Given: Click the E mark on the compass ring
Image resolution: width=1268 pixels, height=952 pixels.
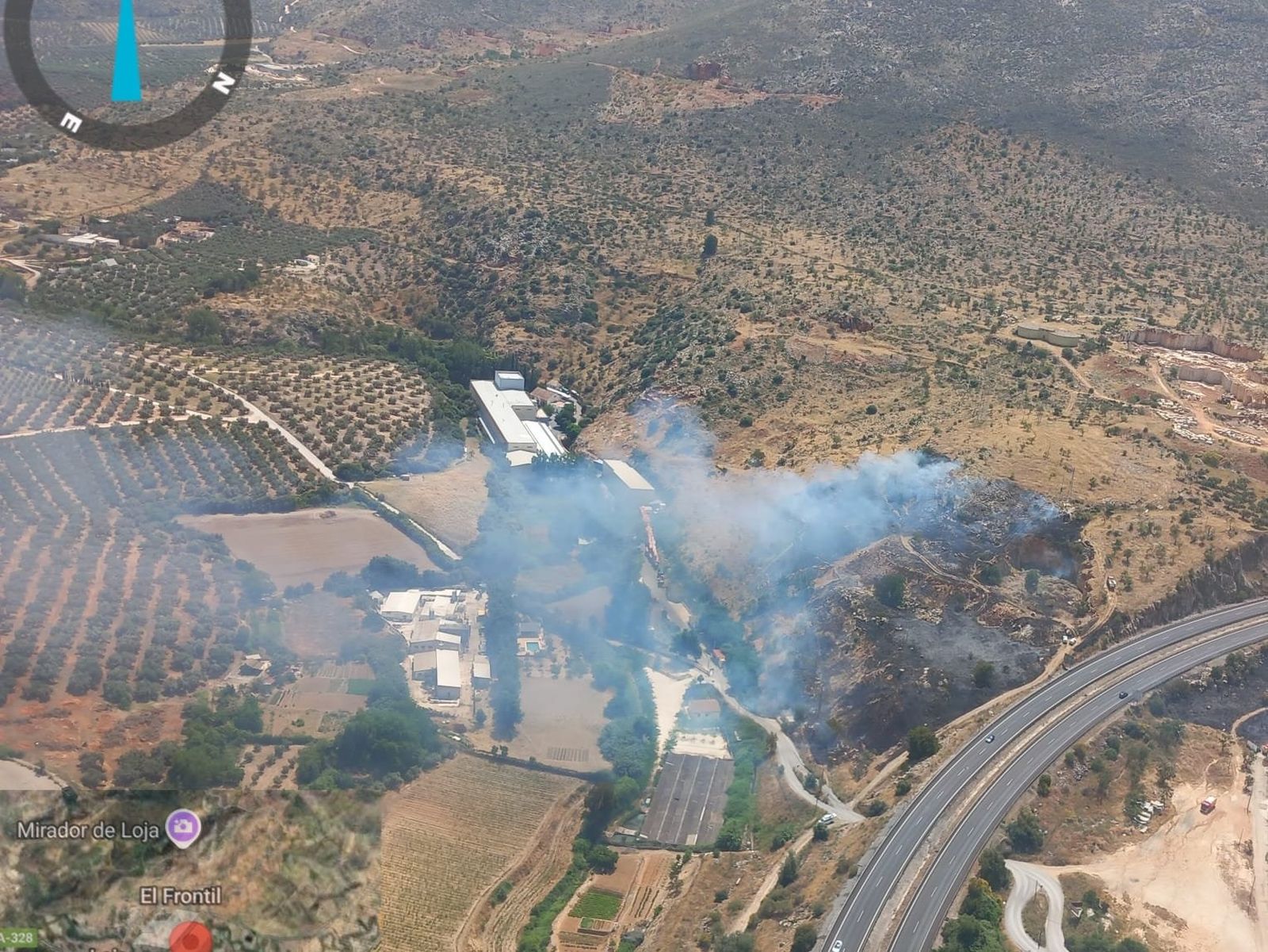Looking at the screenshot, I should (72, 121).
